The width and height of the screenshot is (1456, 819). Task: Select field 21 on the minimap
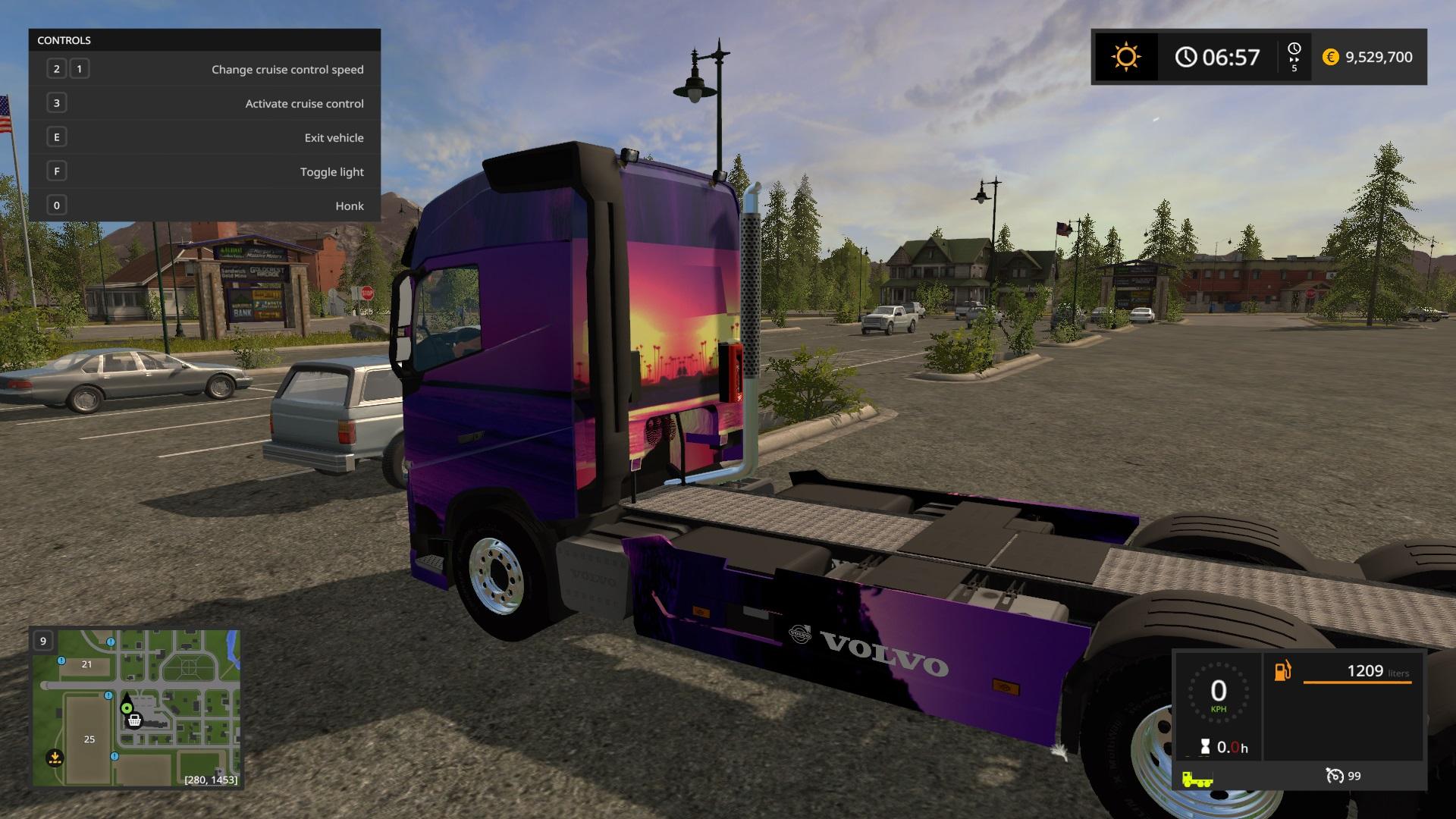point(86,664)
